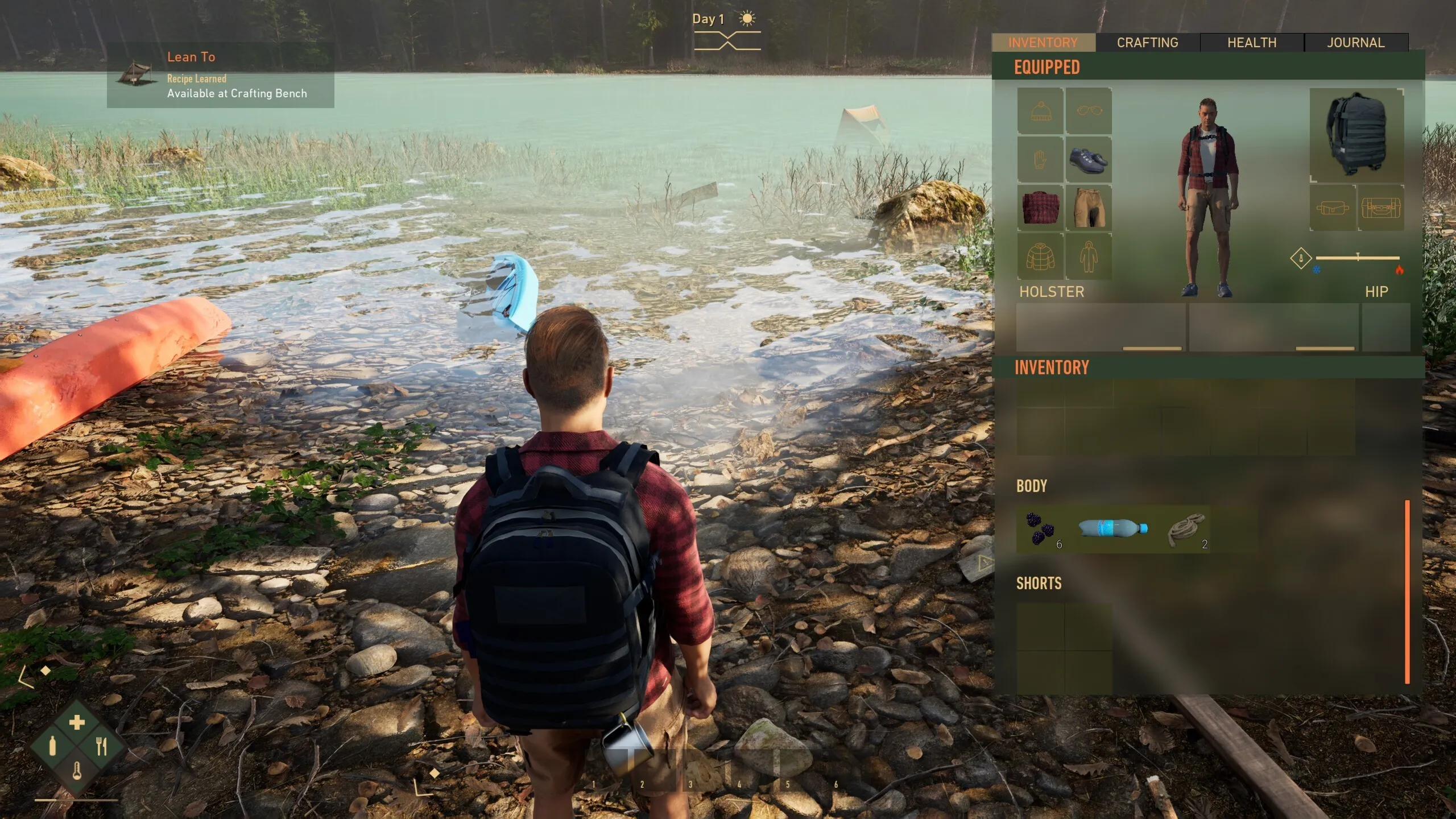This screenshot has height=819, width=1456.
Task: Click the empty hat equipment slot
Action: coord(1040,111)
